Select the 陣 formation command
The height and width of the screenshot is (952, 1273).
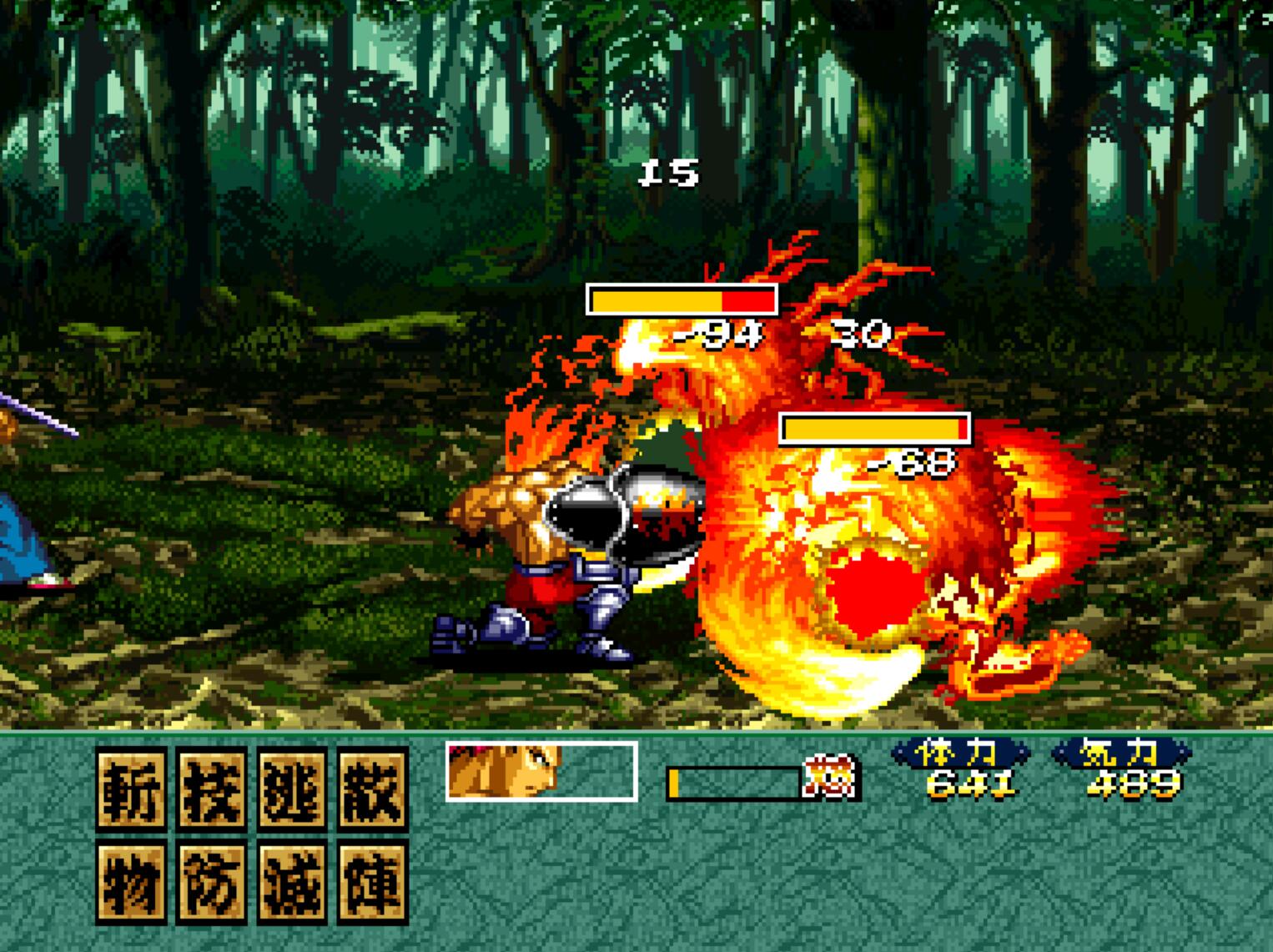point(373,881)
